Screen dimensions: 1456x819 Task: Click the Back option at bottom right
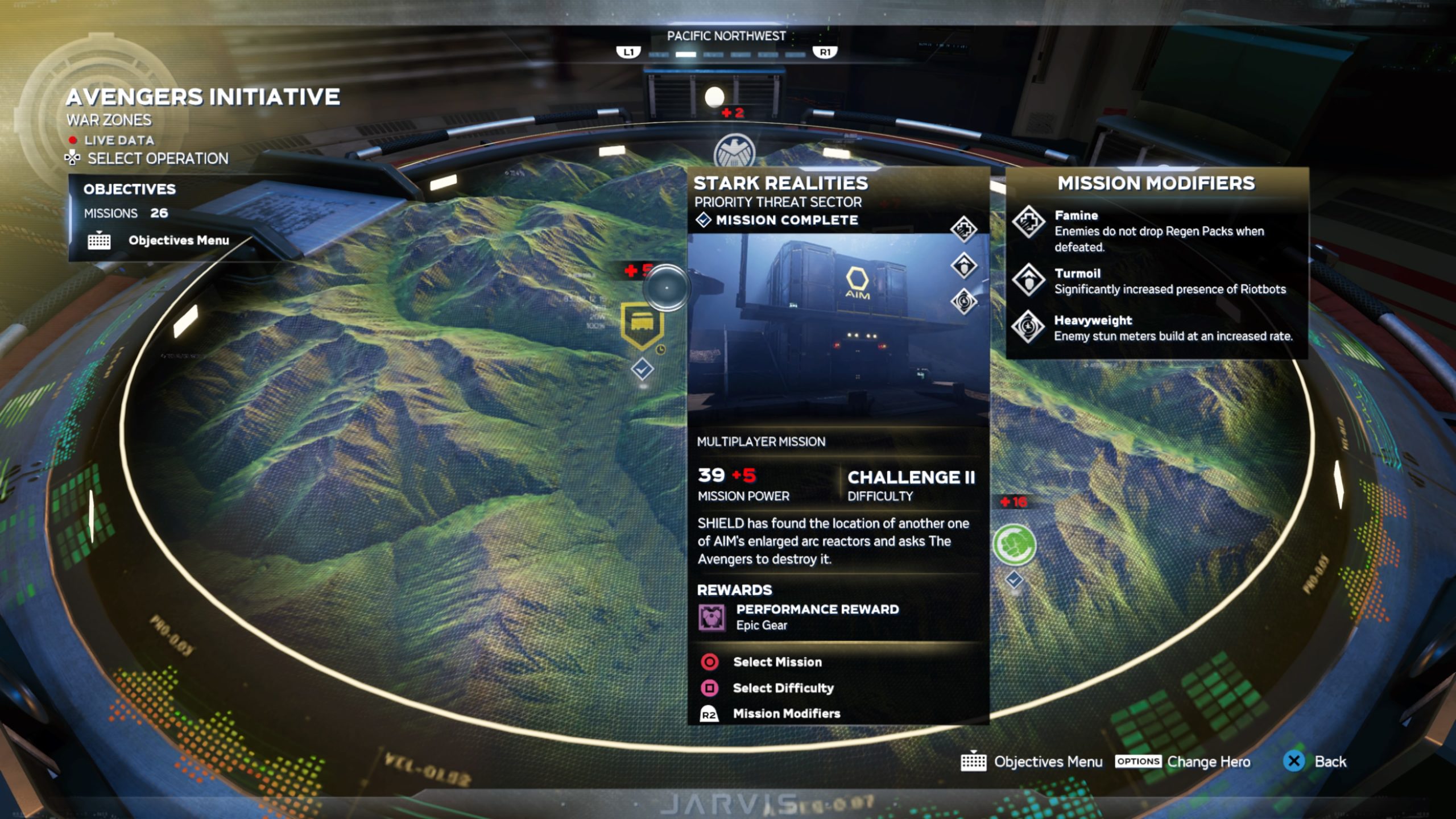[x=1329, y=762]
